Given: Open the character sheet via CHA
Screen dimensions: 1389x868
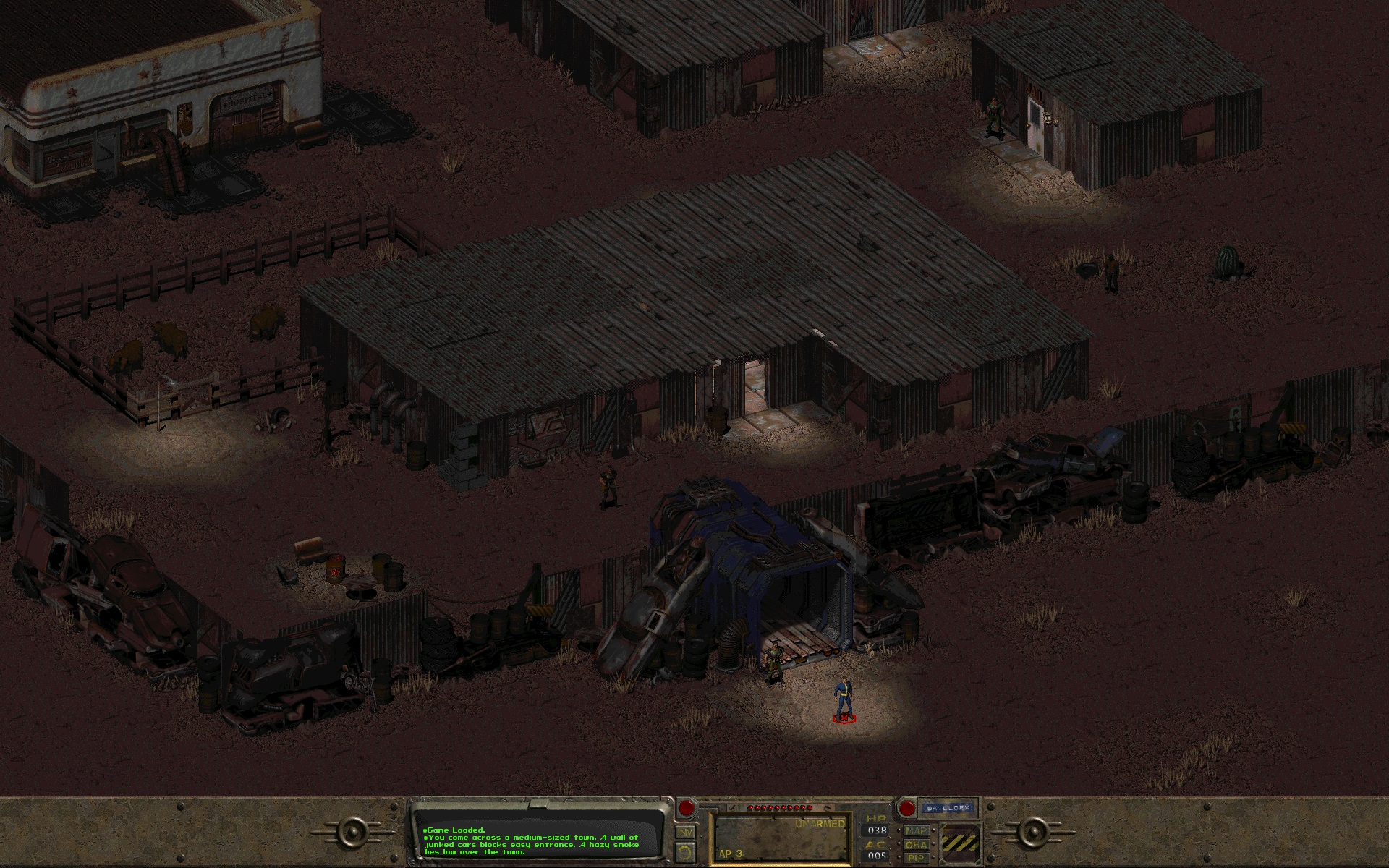Looking at the screenshot, I should (x=916, y=845).
